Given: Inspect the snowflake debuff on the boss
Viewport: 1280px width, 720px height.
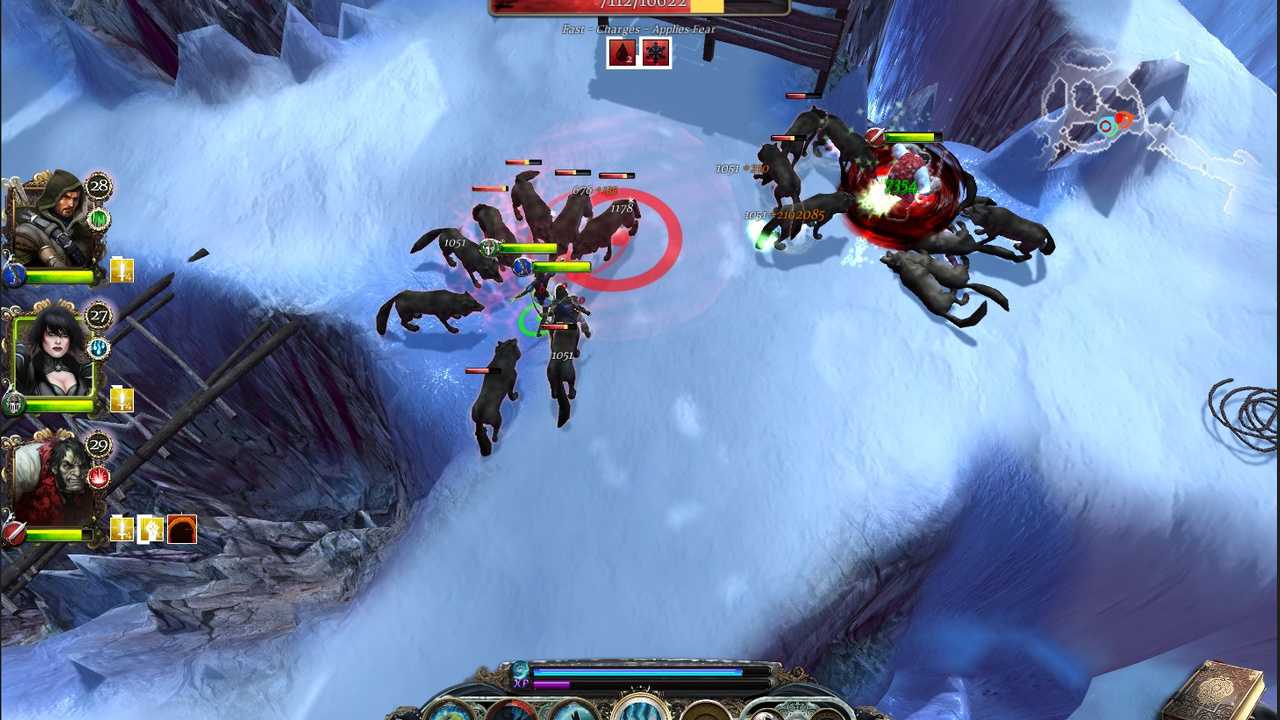Looking at the screenshot, I should tap(655, 53).
